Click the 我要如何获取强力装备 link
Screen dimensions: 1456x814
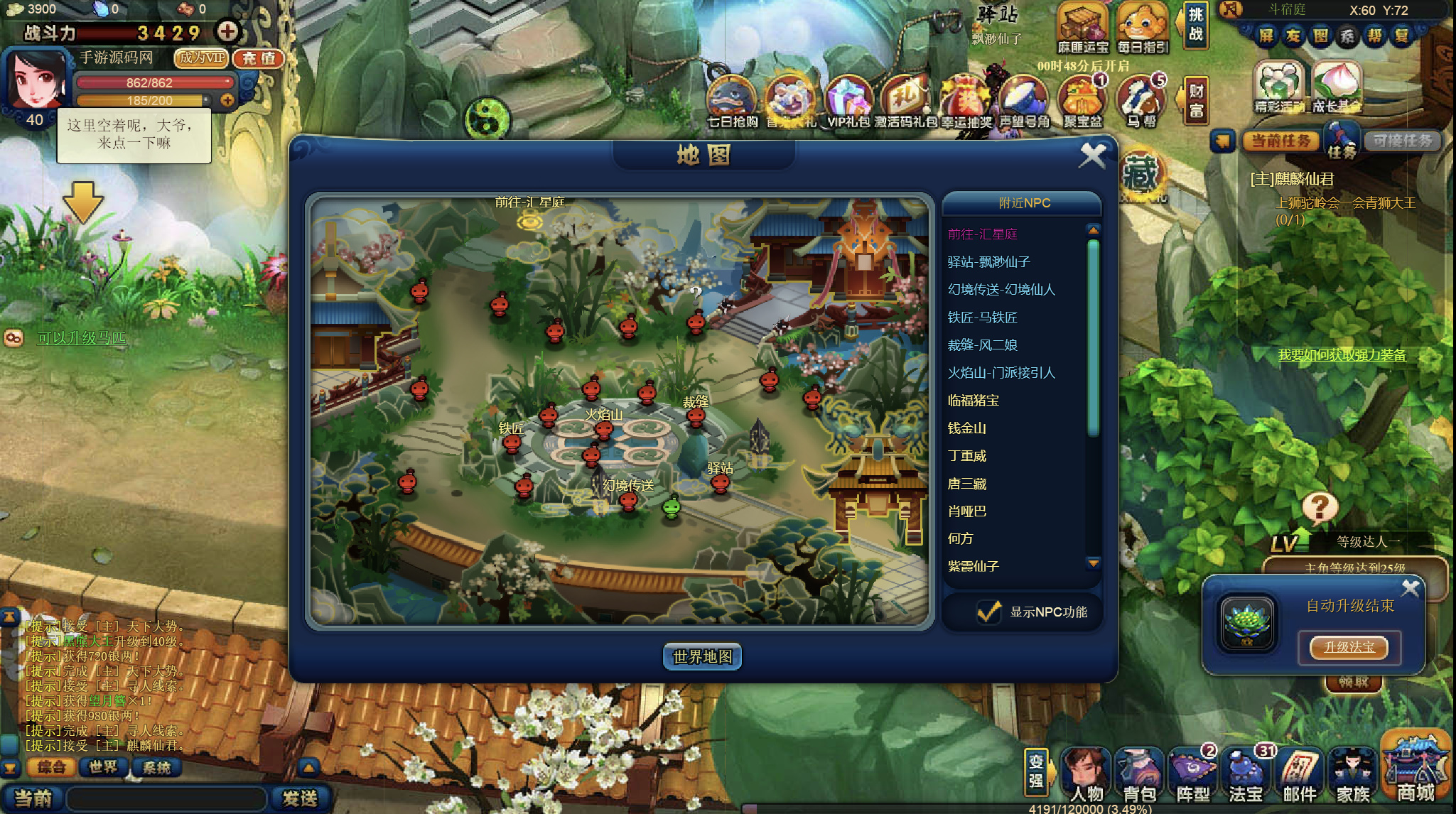1342,355
